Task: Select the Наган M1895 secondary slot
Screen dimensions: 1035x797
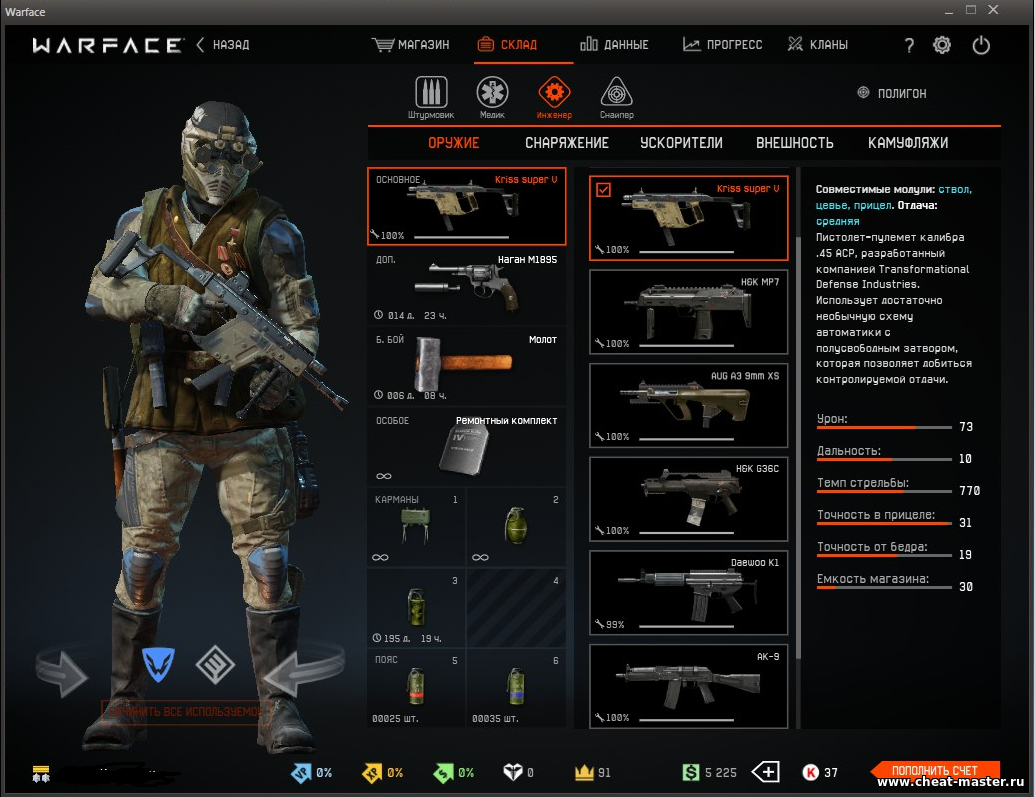Action: 466,287
